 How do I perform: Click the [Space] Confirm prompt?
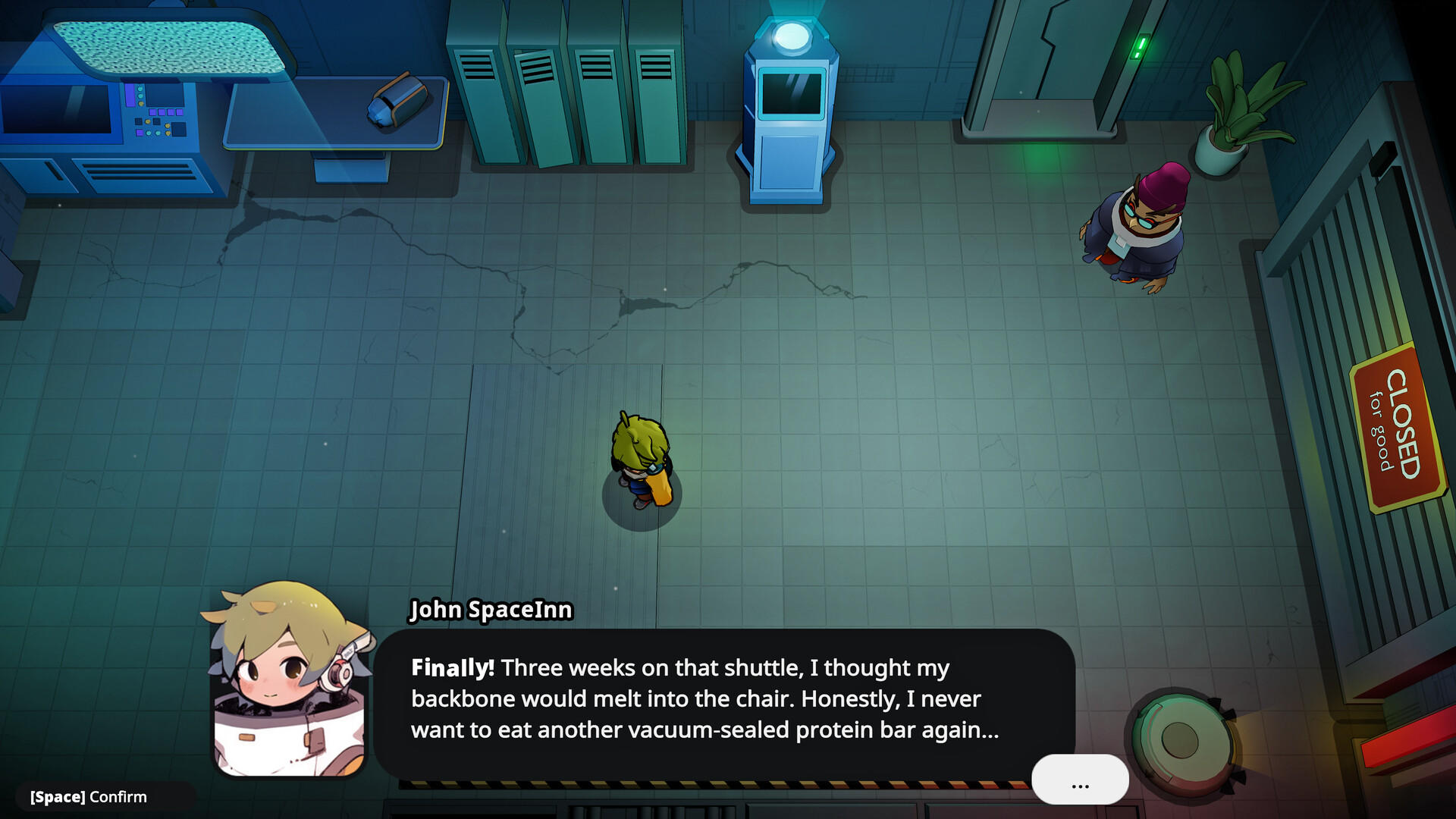pyautogui.click(x=86, y=797)
